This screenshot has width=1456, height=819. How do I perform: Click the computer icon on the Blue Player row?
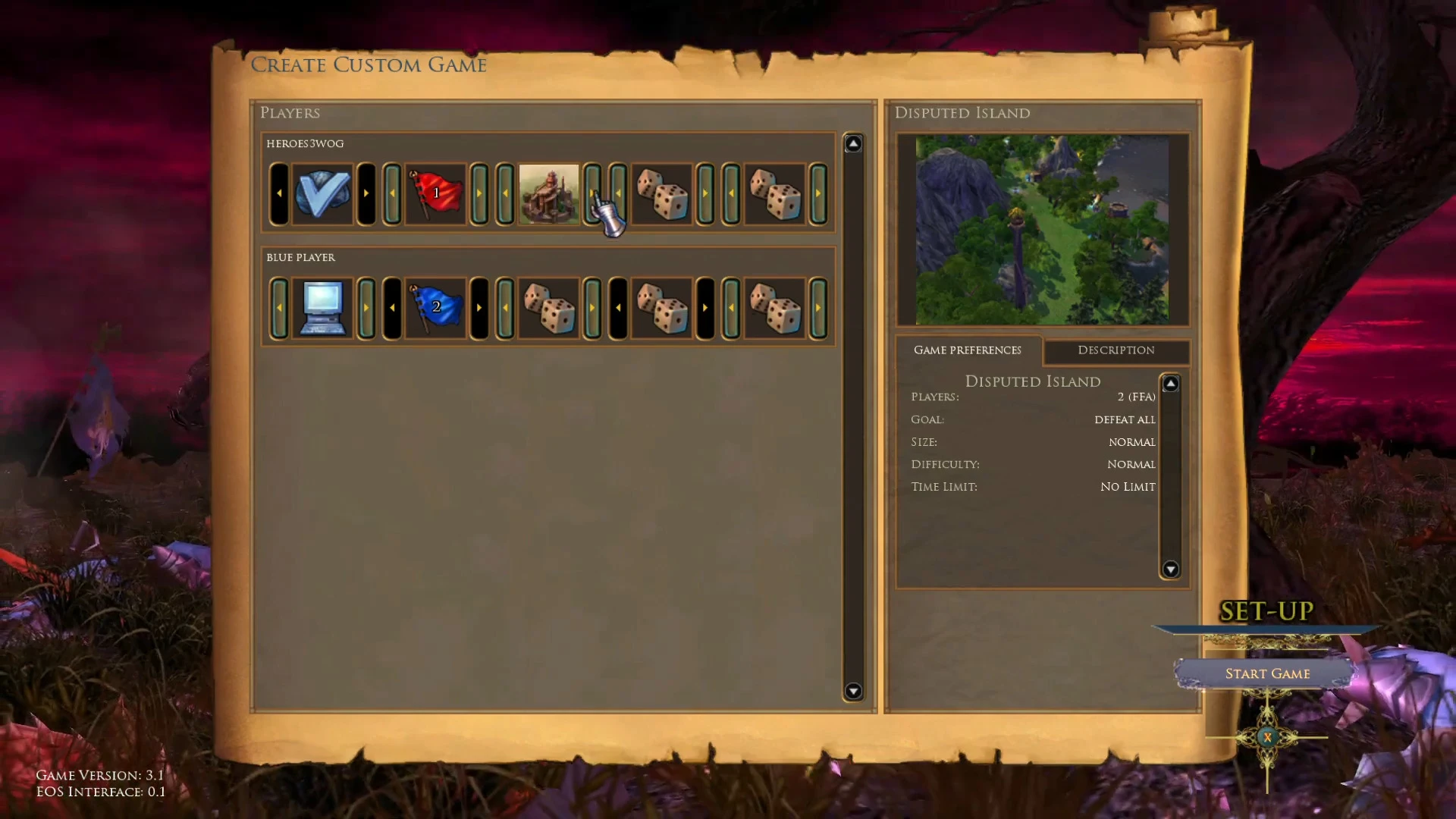(x=322, y=307)
